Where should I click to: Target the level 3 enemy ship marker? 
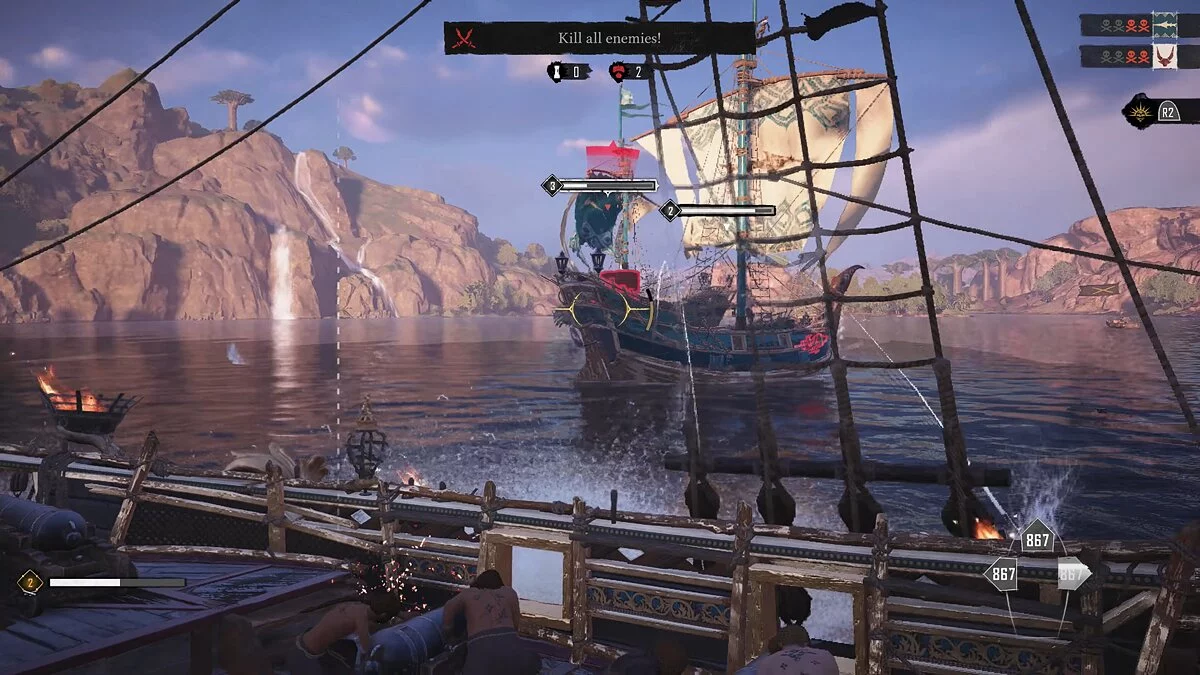[551, 185]
